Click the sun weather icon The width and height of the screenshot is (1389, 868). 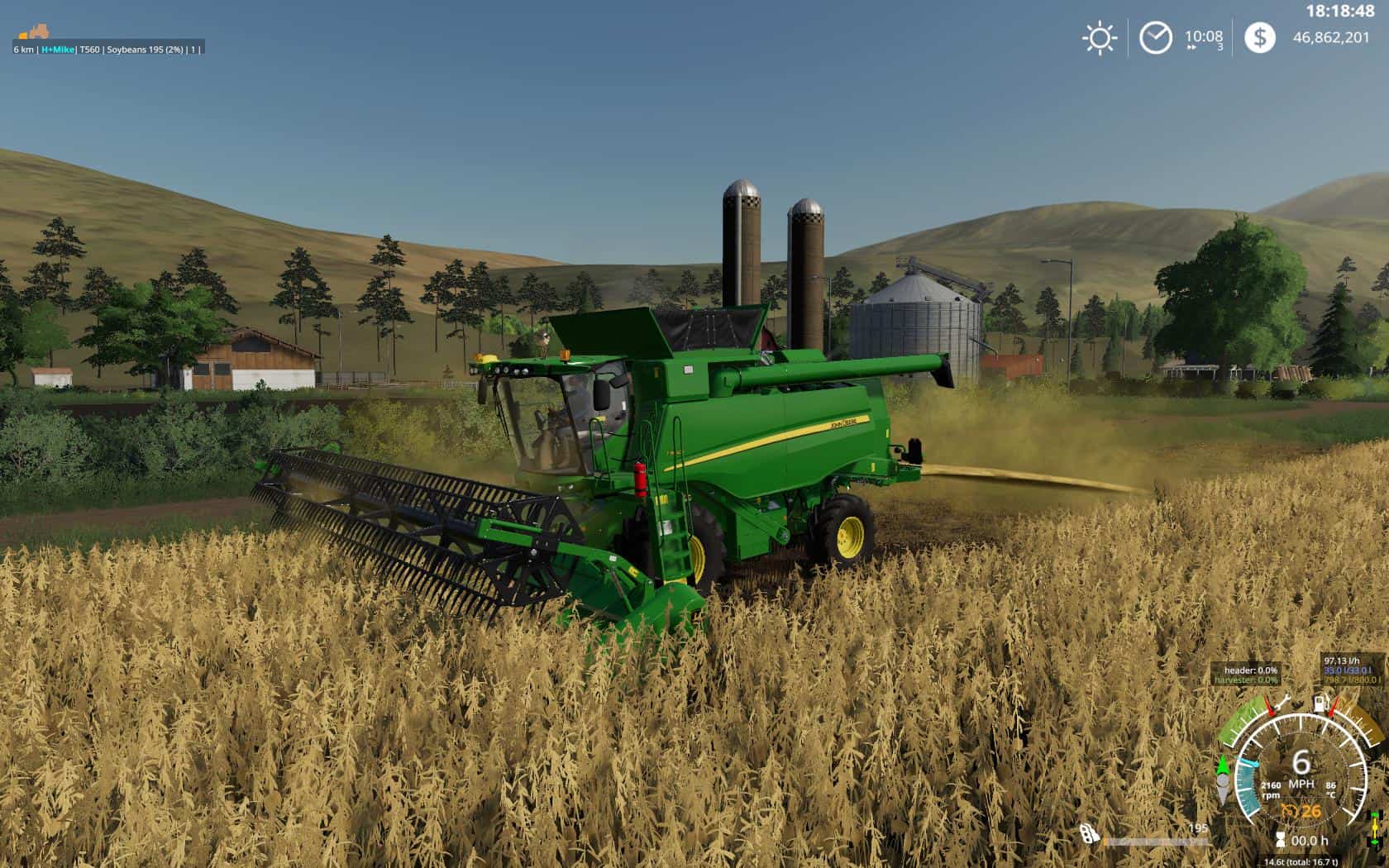[x=1100, y=38]
